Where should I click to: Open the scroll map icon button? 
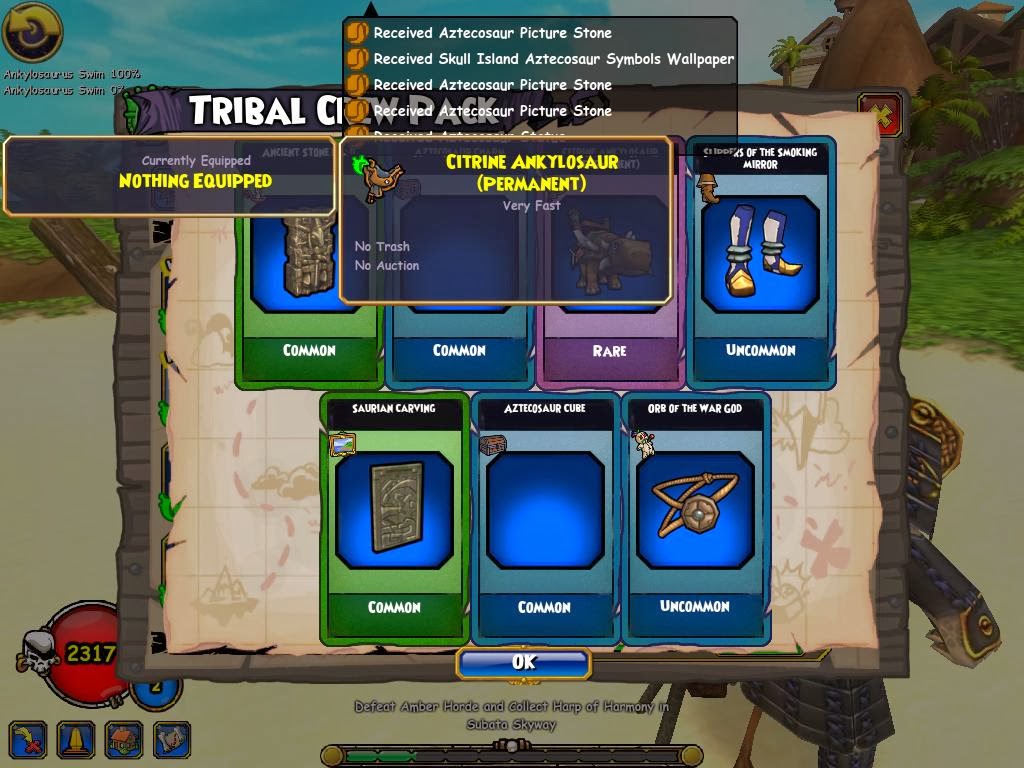tap(172, 739)
